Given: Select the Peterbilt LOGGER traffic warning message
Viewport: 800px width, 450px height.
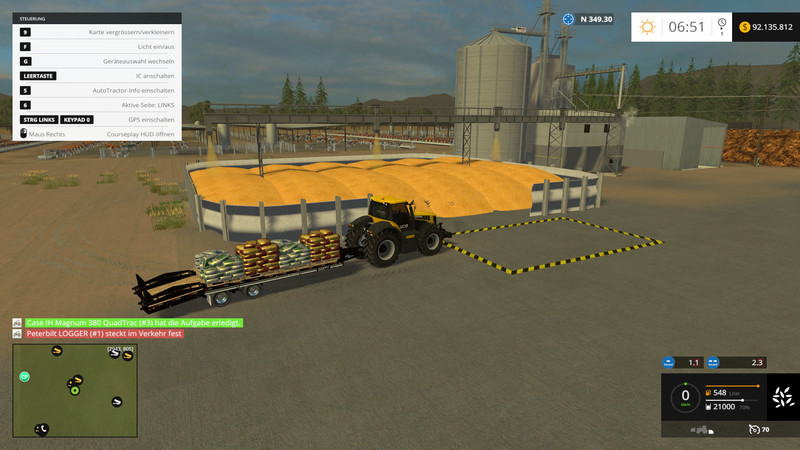Looking at the screenshot, I should point(104,334).
